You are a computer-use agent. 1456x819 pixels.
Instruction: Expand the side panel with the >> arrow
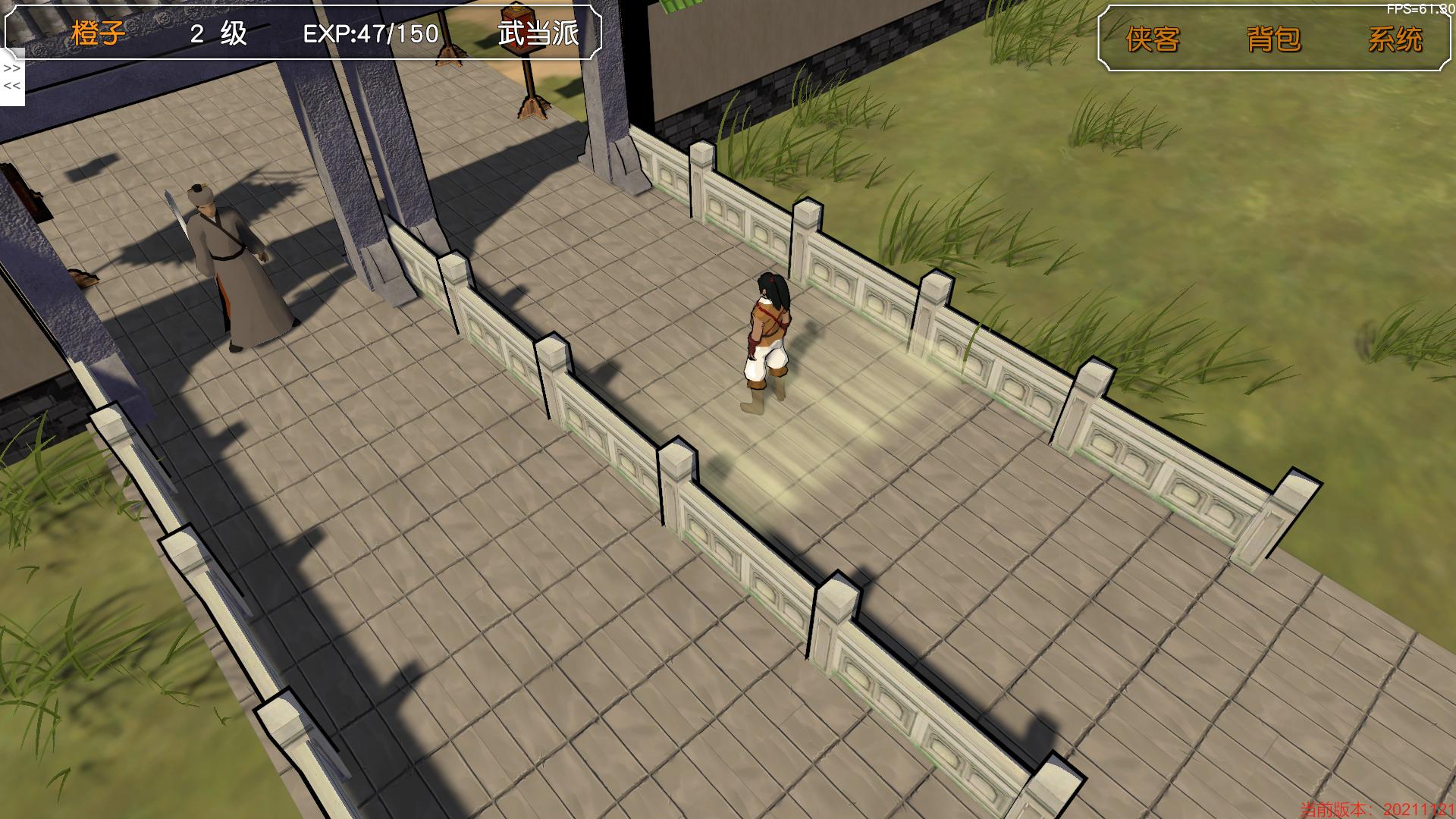click(x=11, y=68)
